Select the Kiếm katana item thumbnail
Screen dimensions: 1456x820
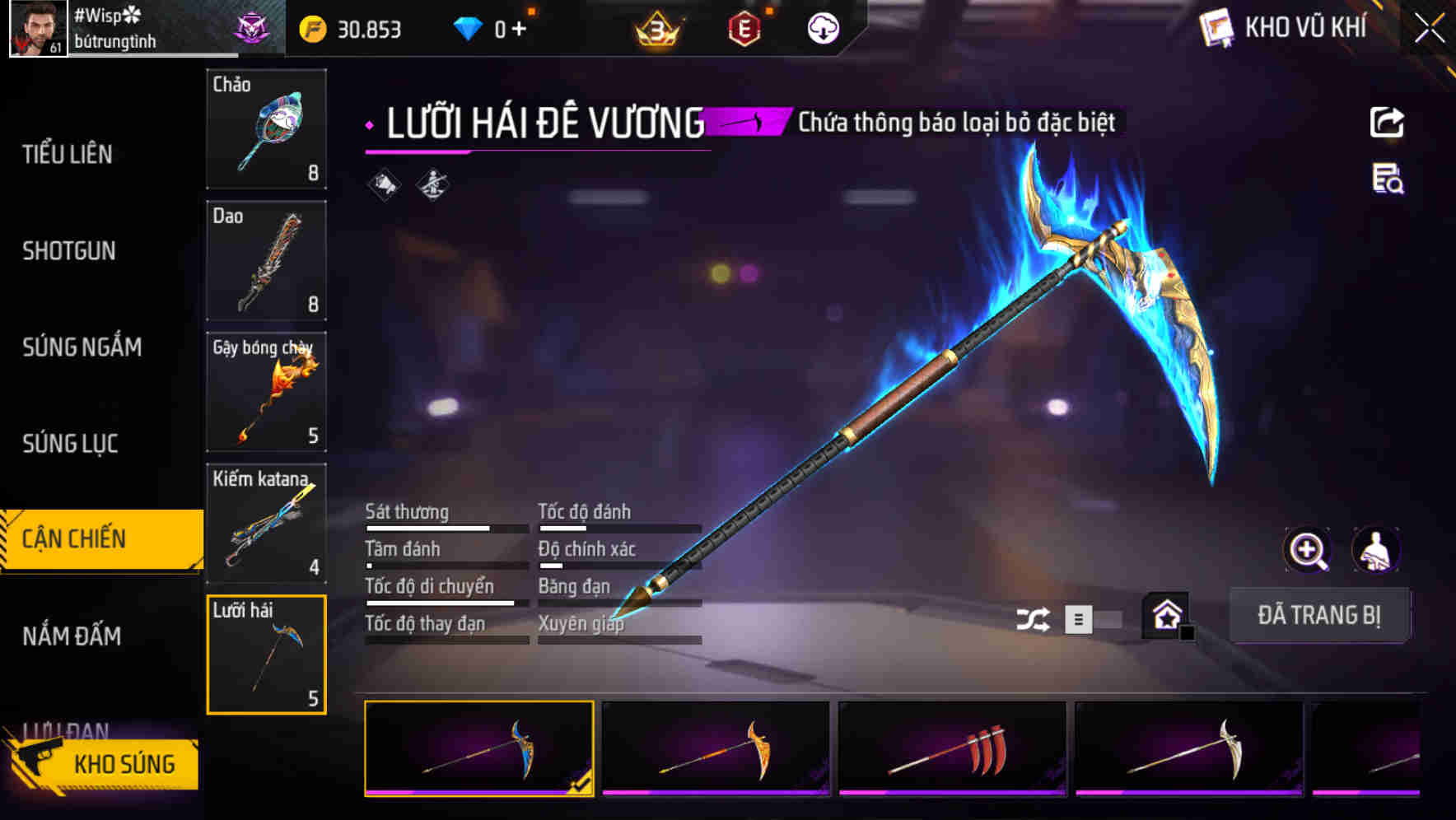[x=266, y=524]
